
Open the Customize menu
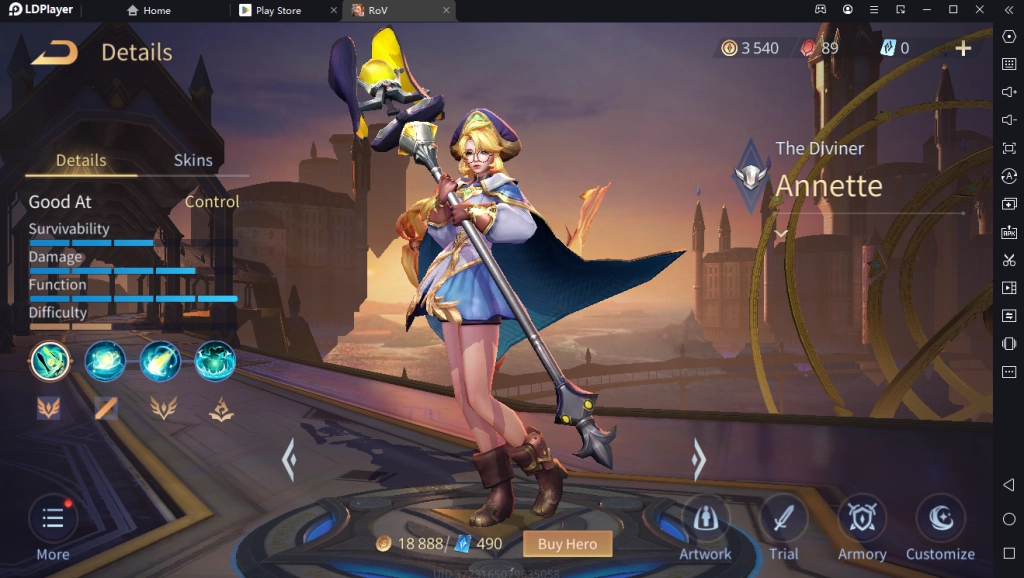tap(940, 527)
